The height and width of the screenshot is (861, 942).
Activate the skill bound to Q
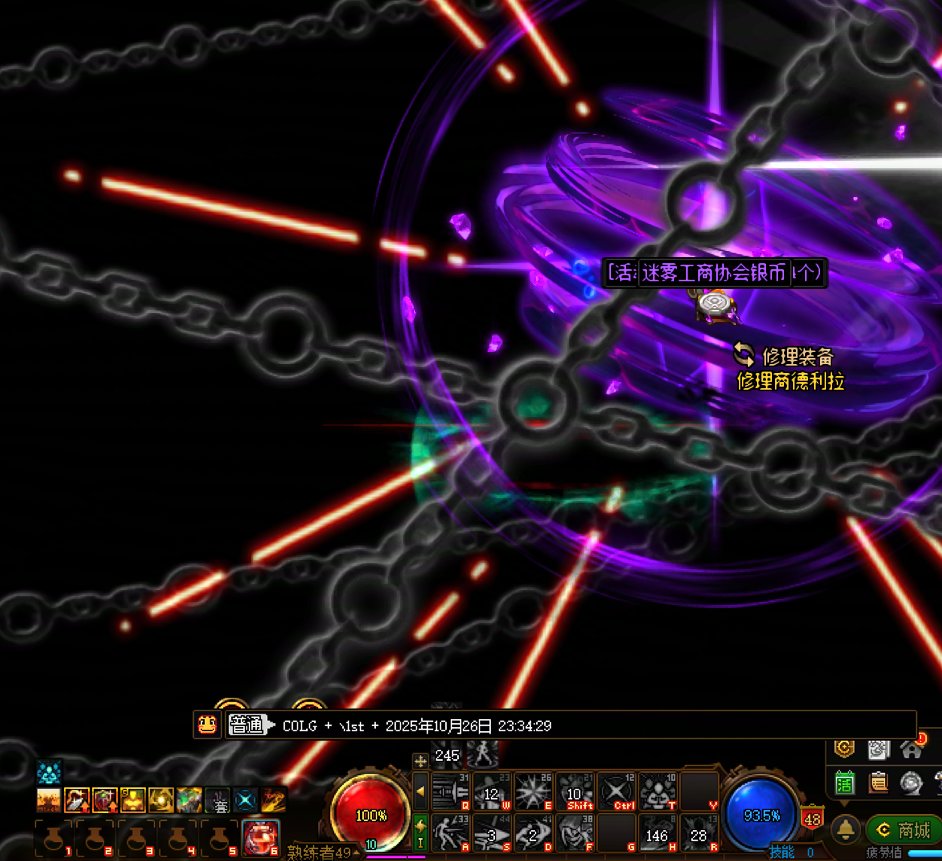(x=451, y=792)
